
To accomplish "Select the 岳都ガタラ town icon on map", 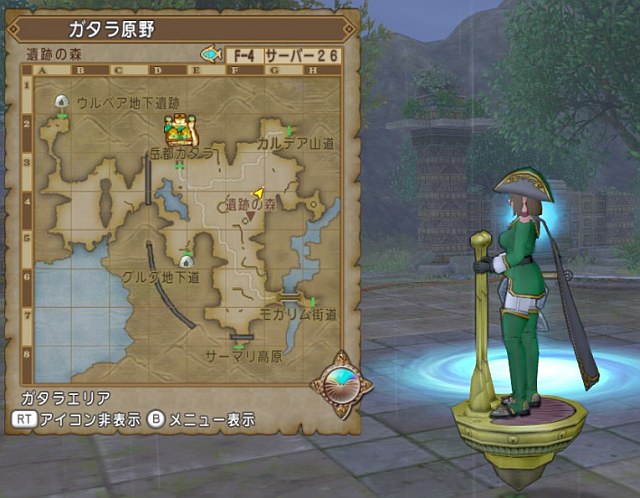I will 180,130.
